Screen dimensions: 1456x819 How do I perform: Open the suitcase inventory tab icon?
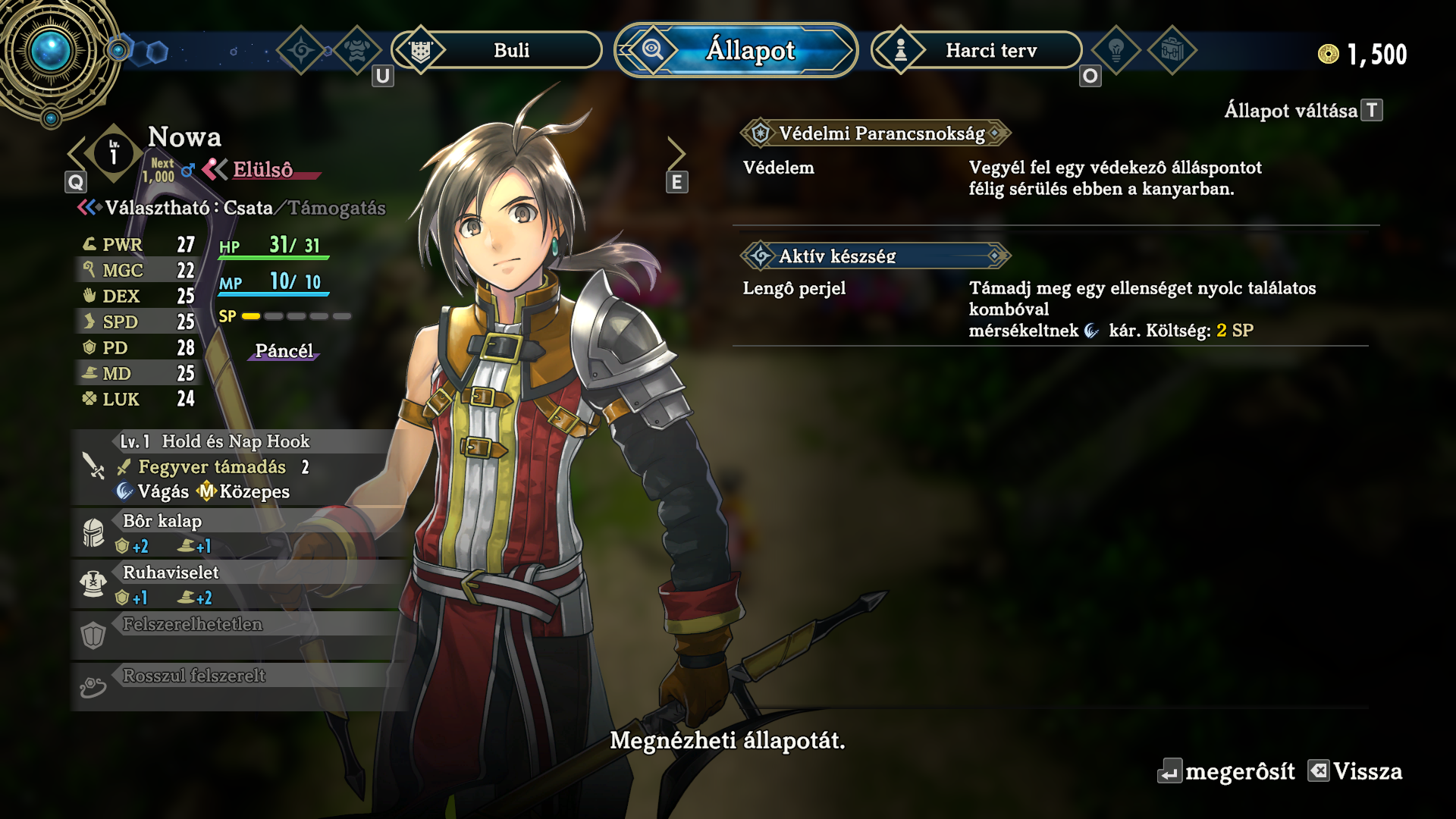(x=1172, y=51)
